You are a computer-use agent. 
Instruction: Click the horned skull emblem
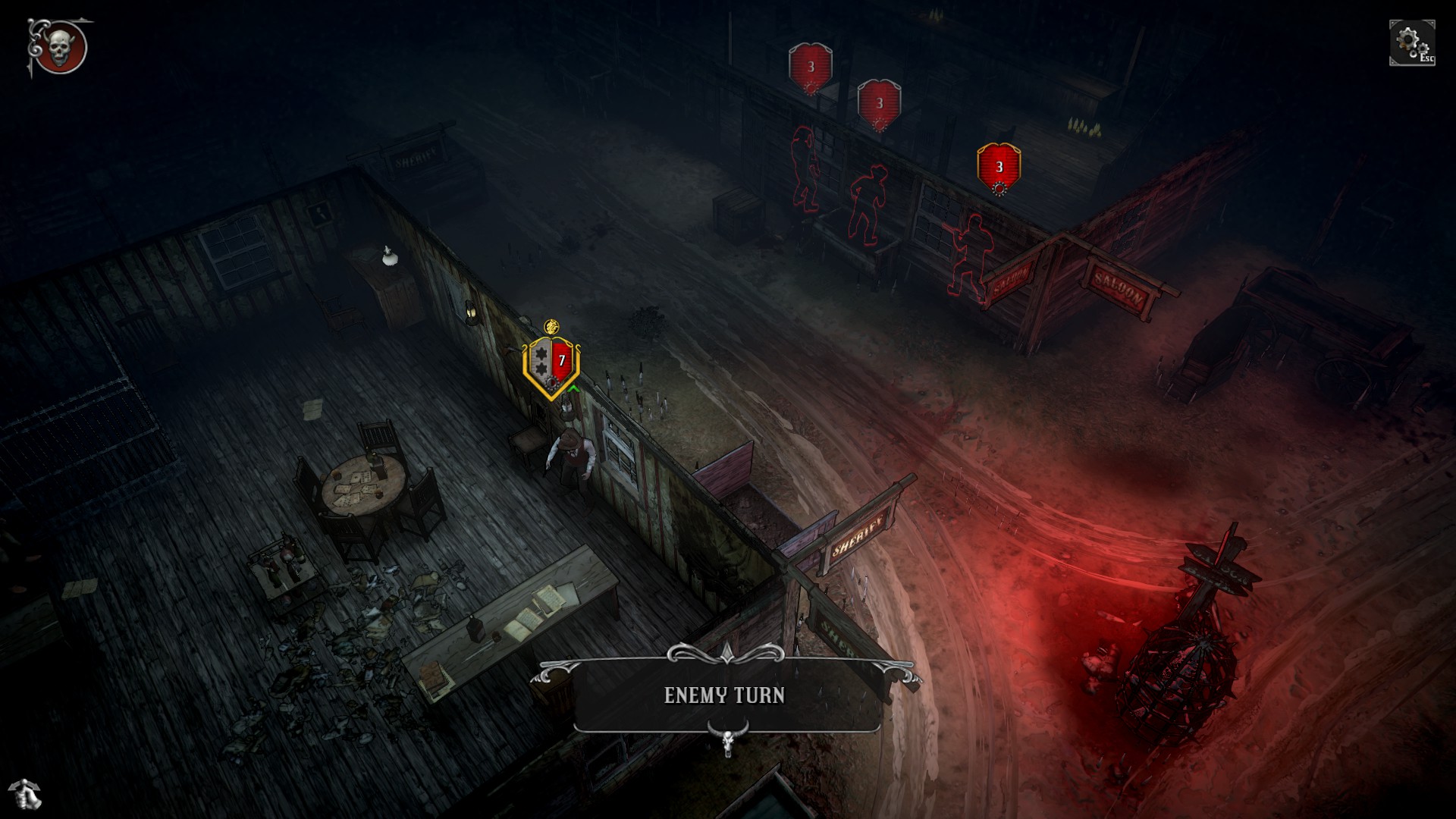[60, 48]
